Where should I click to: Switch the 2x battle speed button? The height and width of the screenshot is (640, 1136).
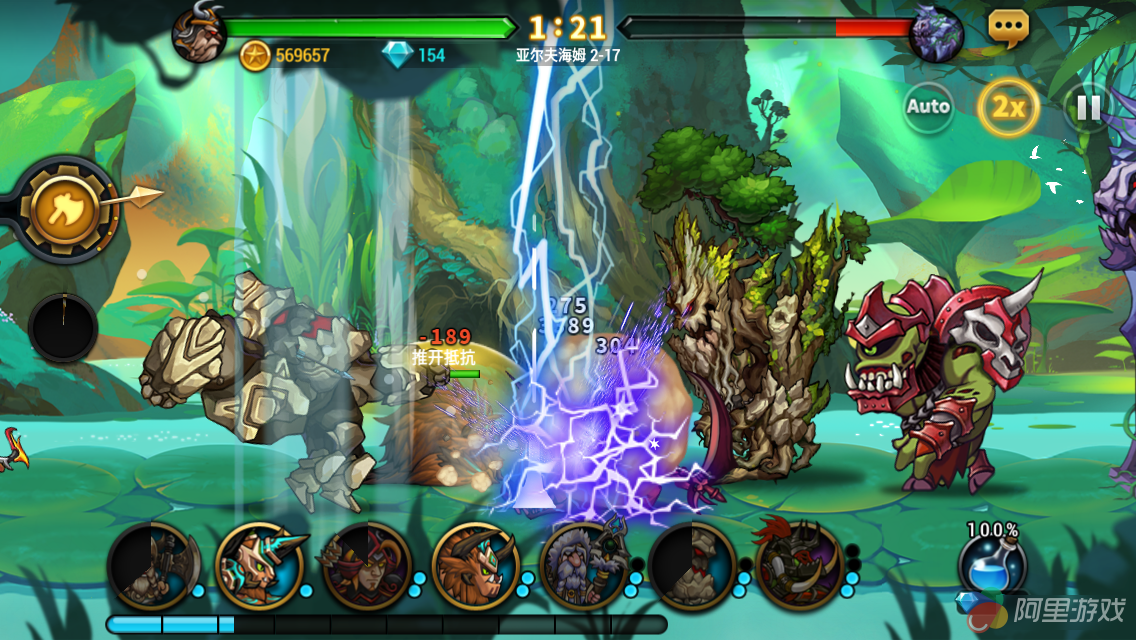coord(1007,106)
